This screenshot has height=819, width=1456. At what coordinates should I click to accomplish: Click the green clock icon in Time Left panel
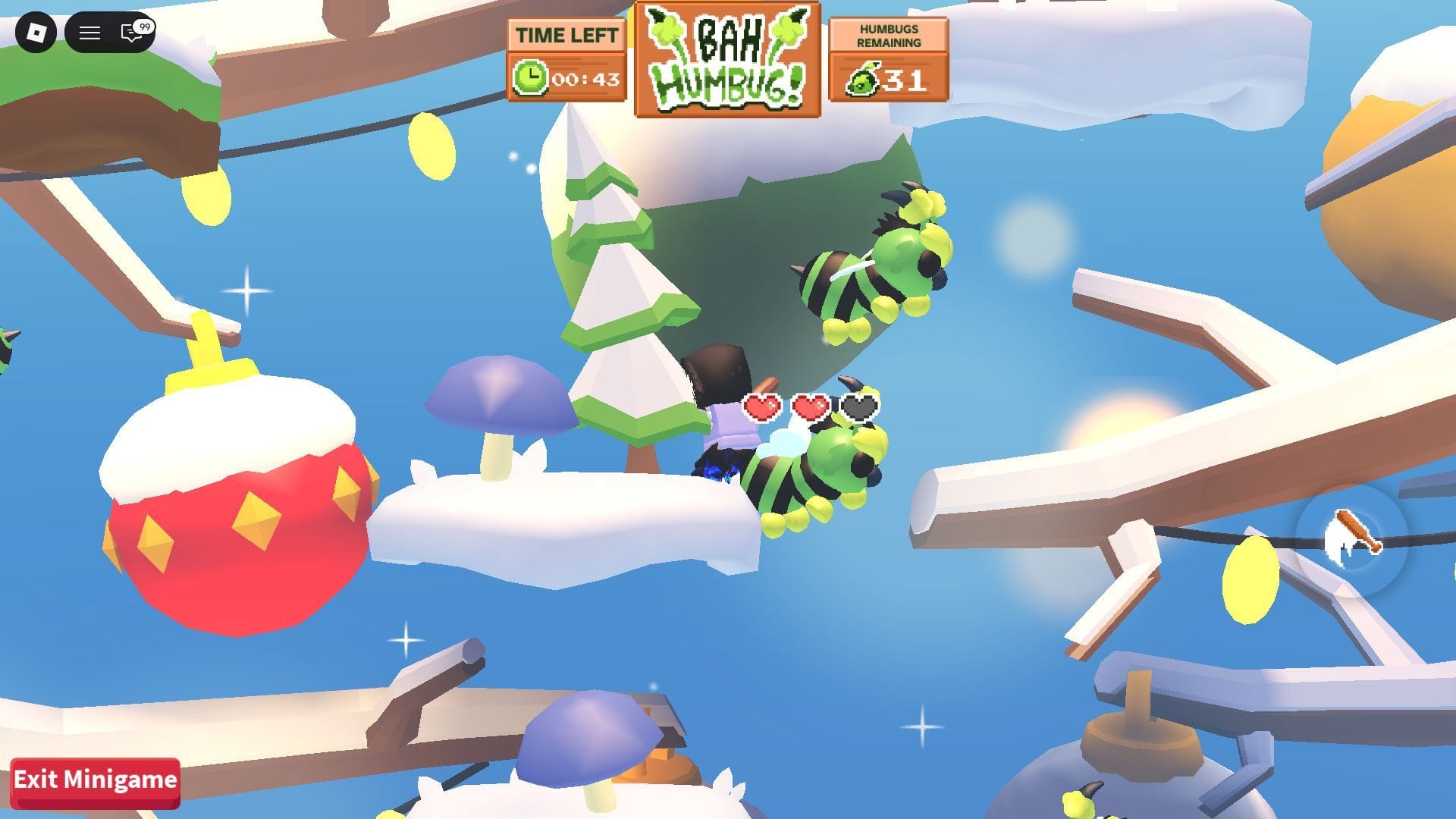[x=531, y=76]
